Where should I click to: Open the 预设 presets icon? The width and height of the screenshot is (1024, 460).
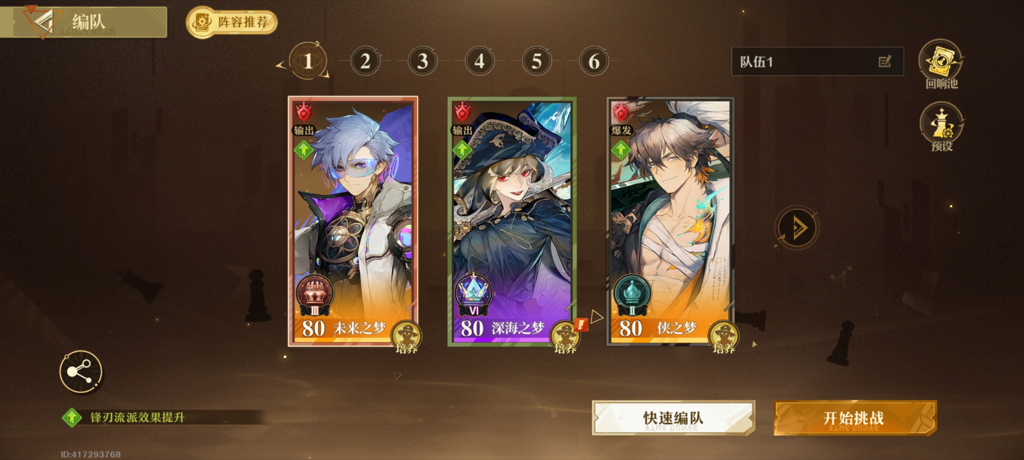coord(940,124)
